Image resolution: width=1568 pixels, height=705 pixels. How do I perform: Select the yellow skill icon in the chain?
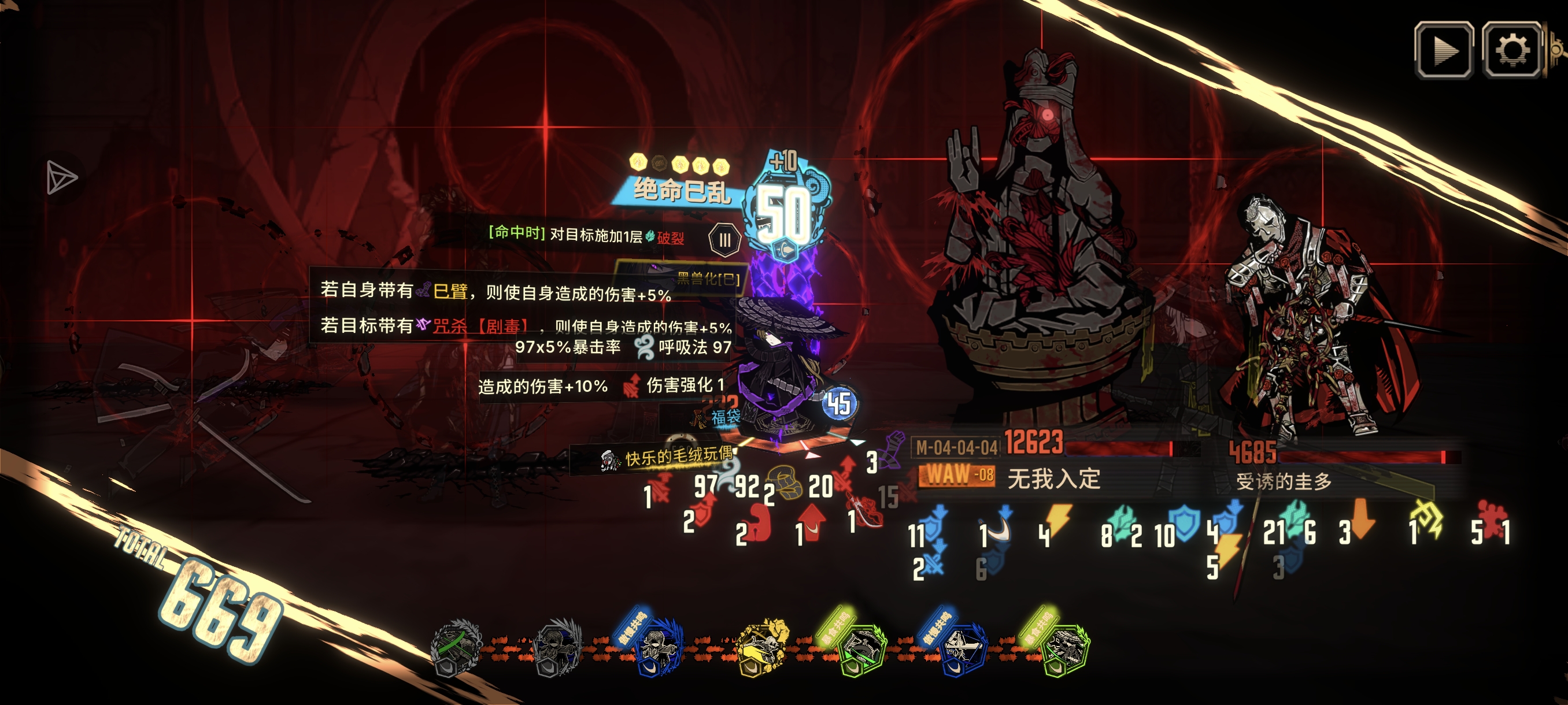pyautogui.click(x=761, y=648)
